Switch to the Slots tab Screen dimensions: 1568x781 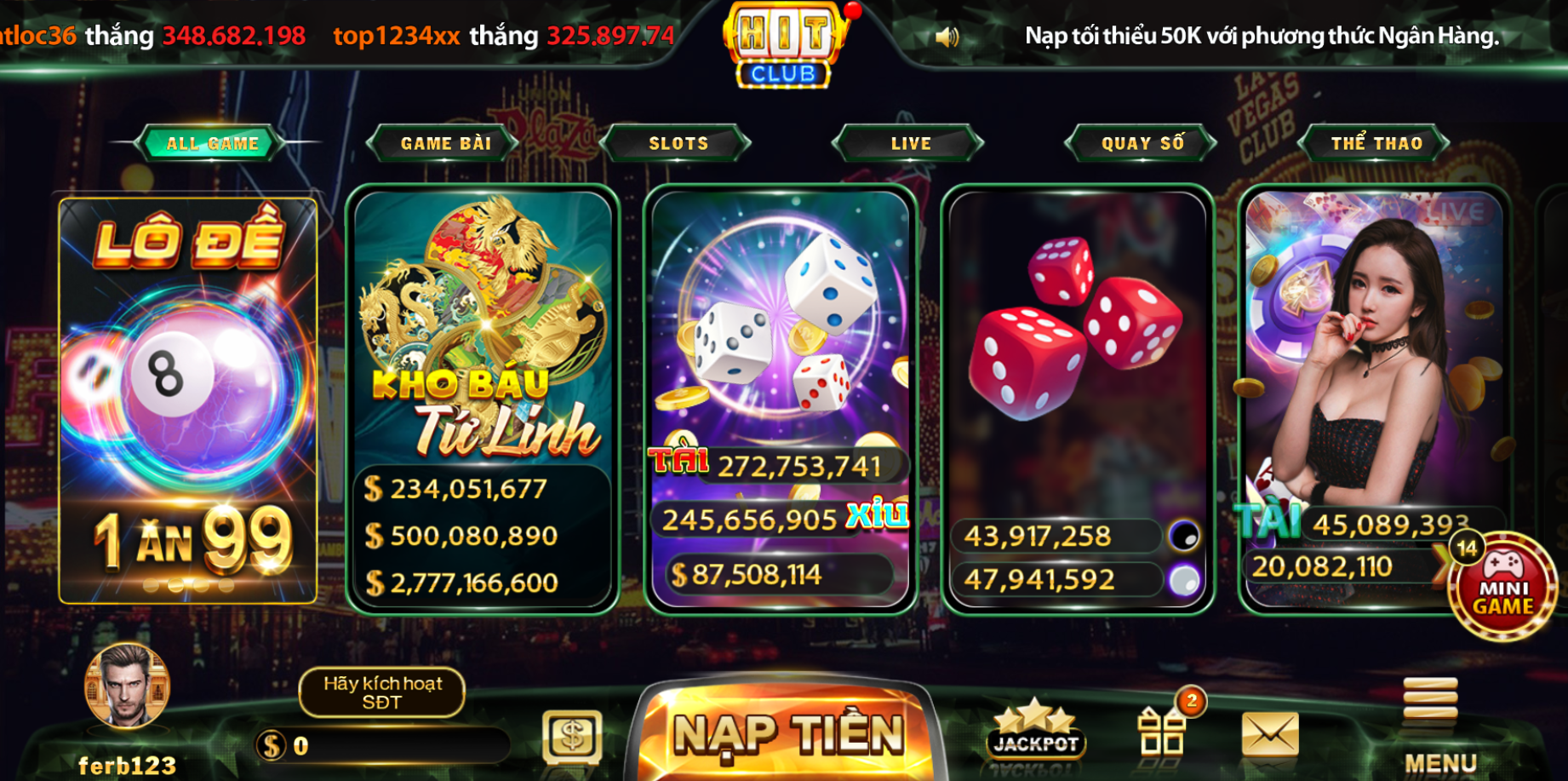(677, 143)
